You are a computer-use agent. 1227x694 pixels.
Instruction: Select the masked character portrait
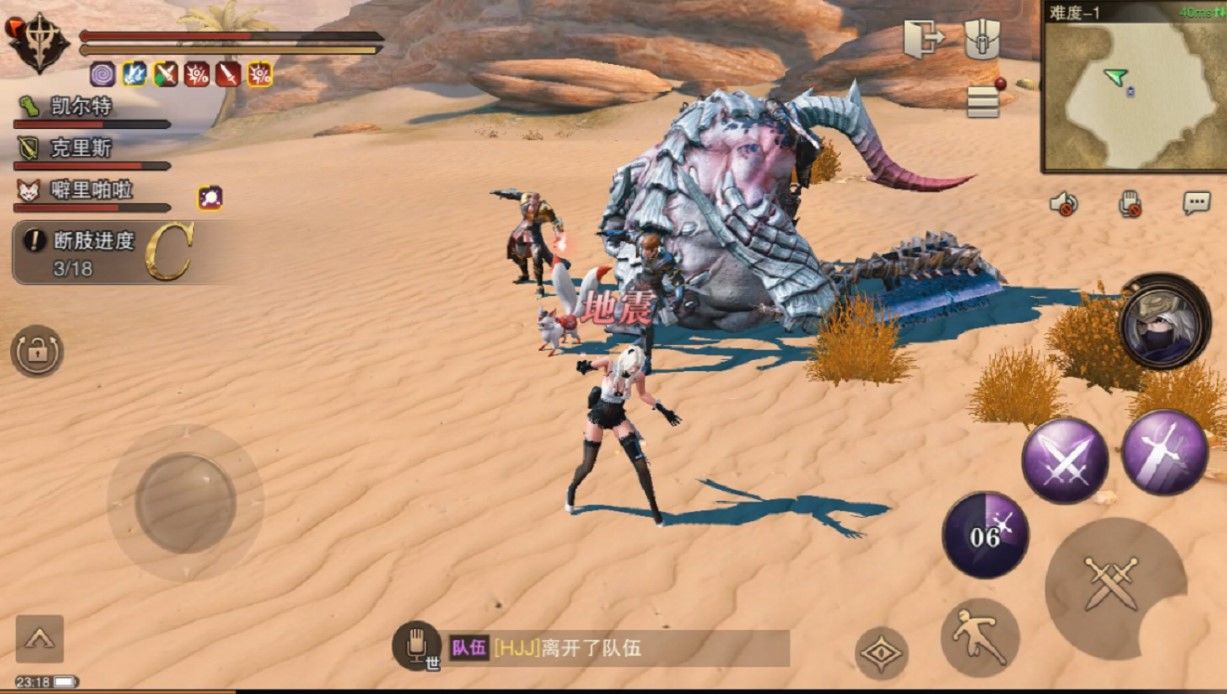pyautogui.click(x=1164, y=323)
